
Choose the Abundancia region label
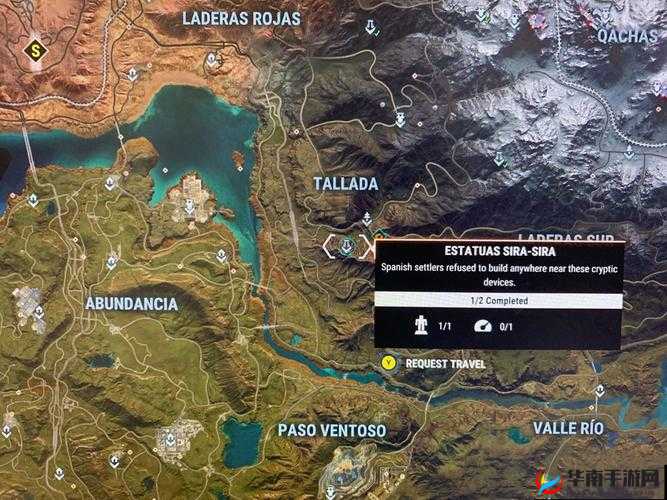[131, 303]
